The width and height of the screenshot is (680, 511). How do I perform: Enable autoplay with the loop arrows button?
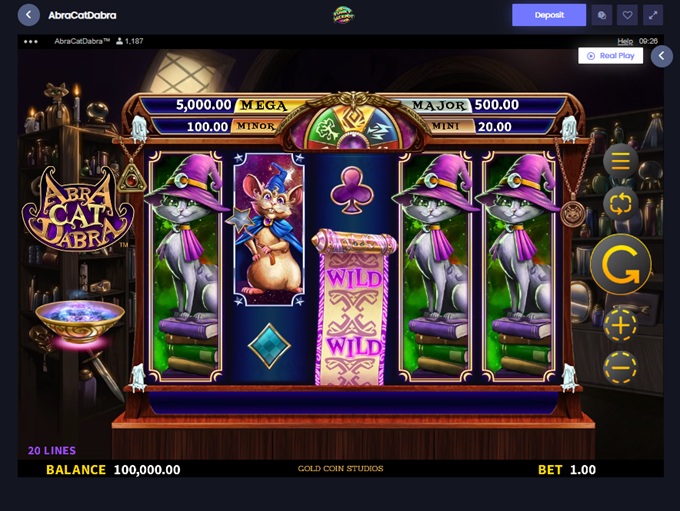620,204
